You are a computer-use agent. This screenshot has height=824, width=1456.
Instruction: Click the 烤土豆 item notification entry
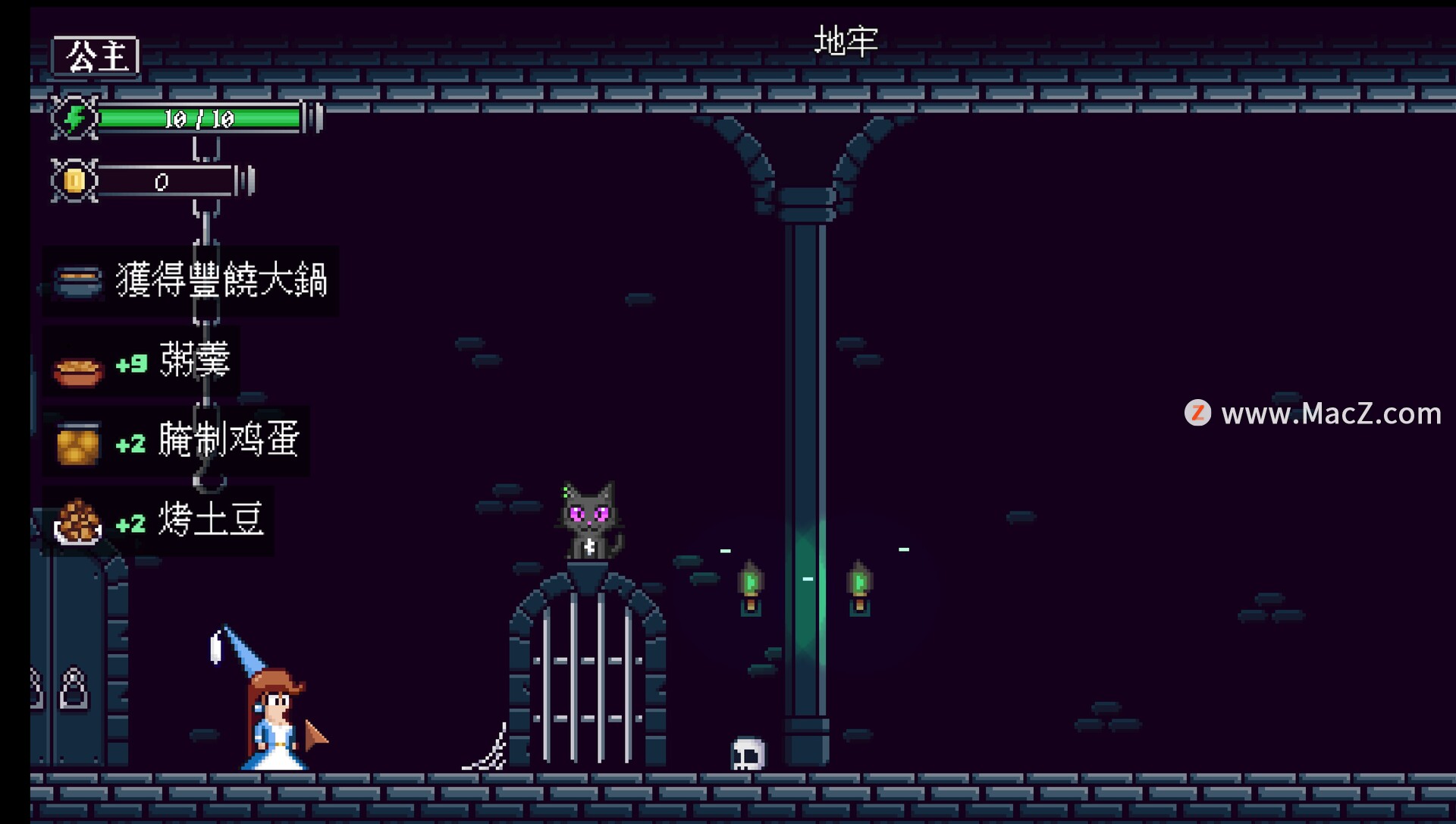[x=159, y=521]
